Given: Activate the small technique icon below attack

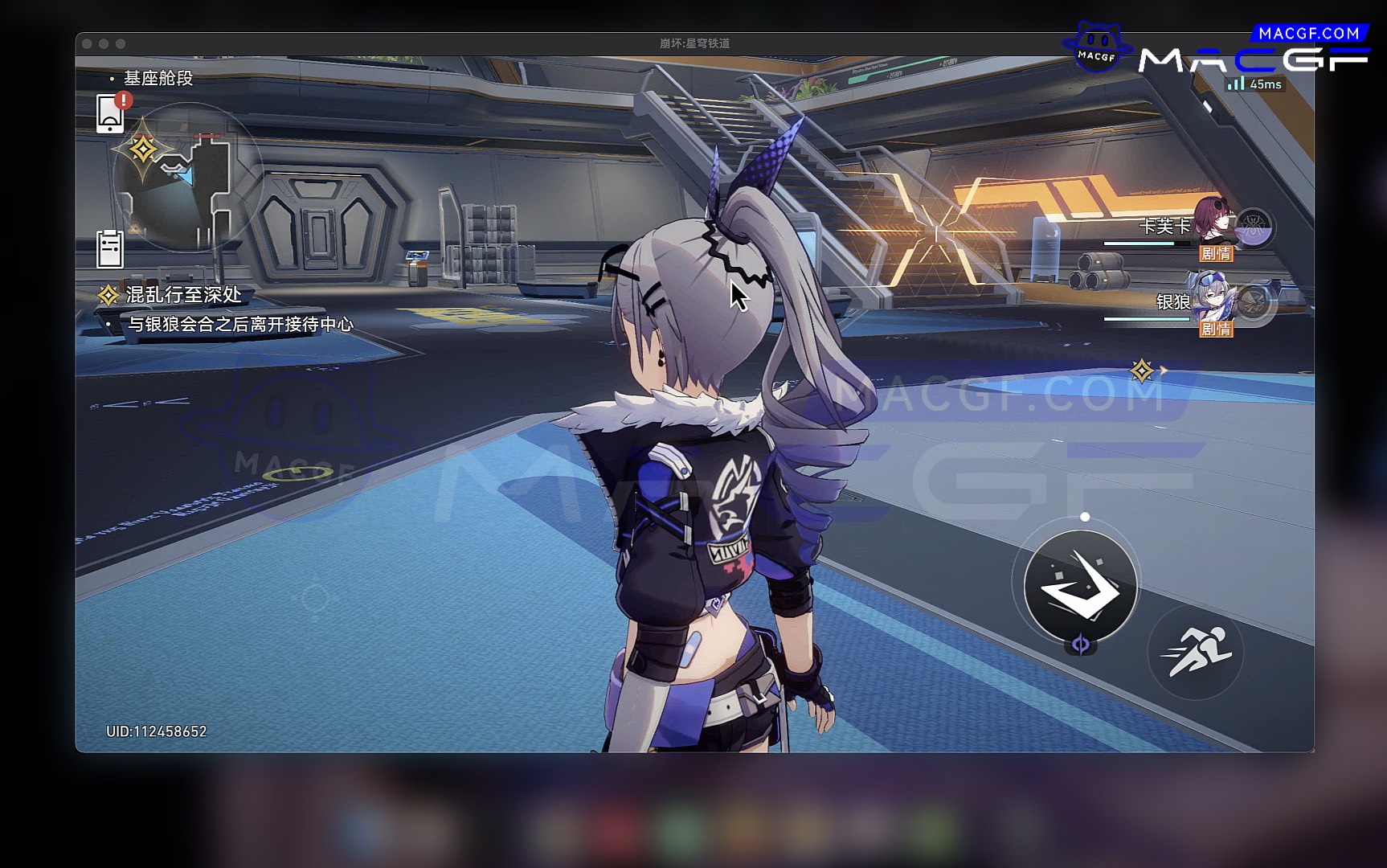Looking at the screenshot, I should point(1081,645).
